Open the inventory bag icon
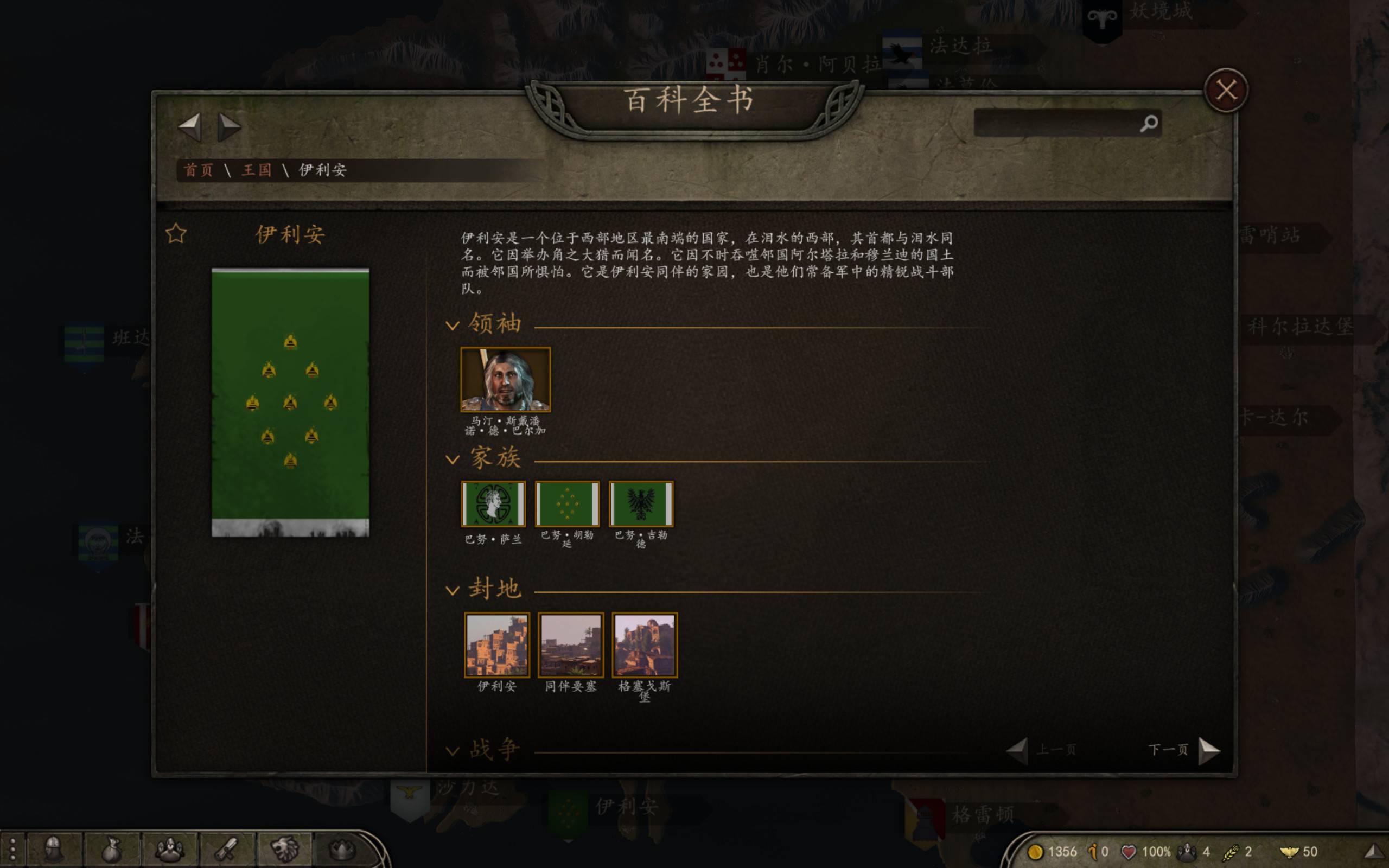Screen dimensions: 1389x868 pos(111,850)
